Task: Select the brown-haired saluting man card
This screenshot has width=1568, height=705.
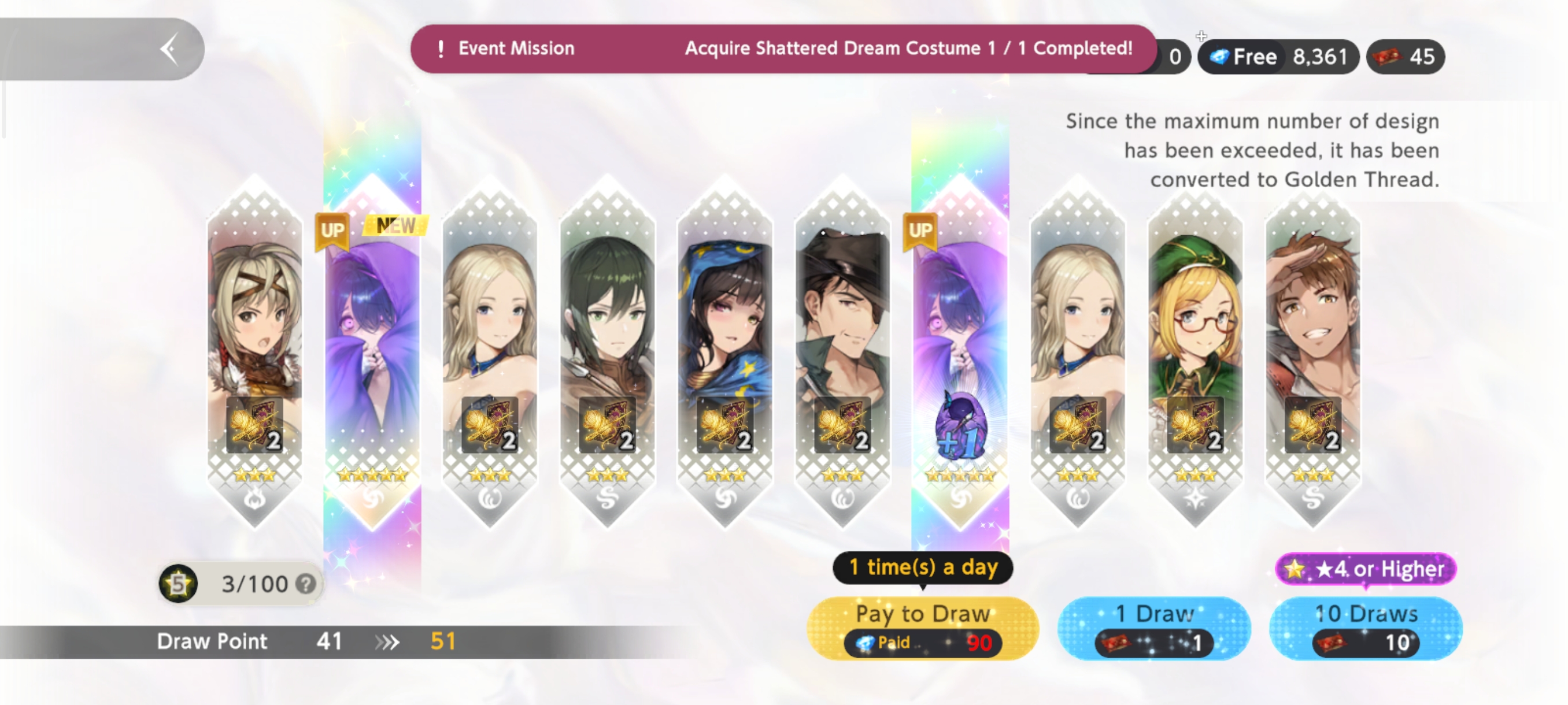Action: coord(1312,353)
